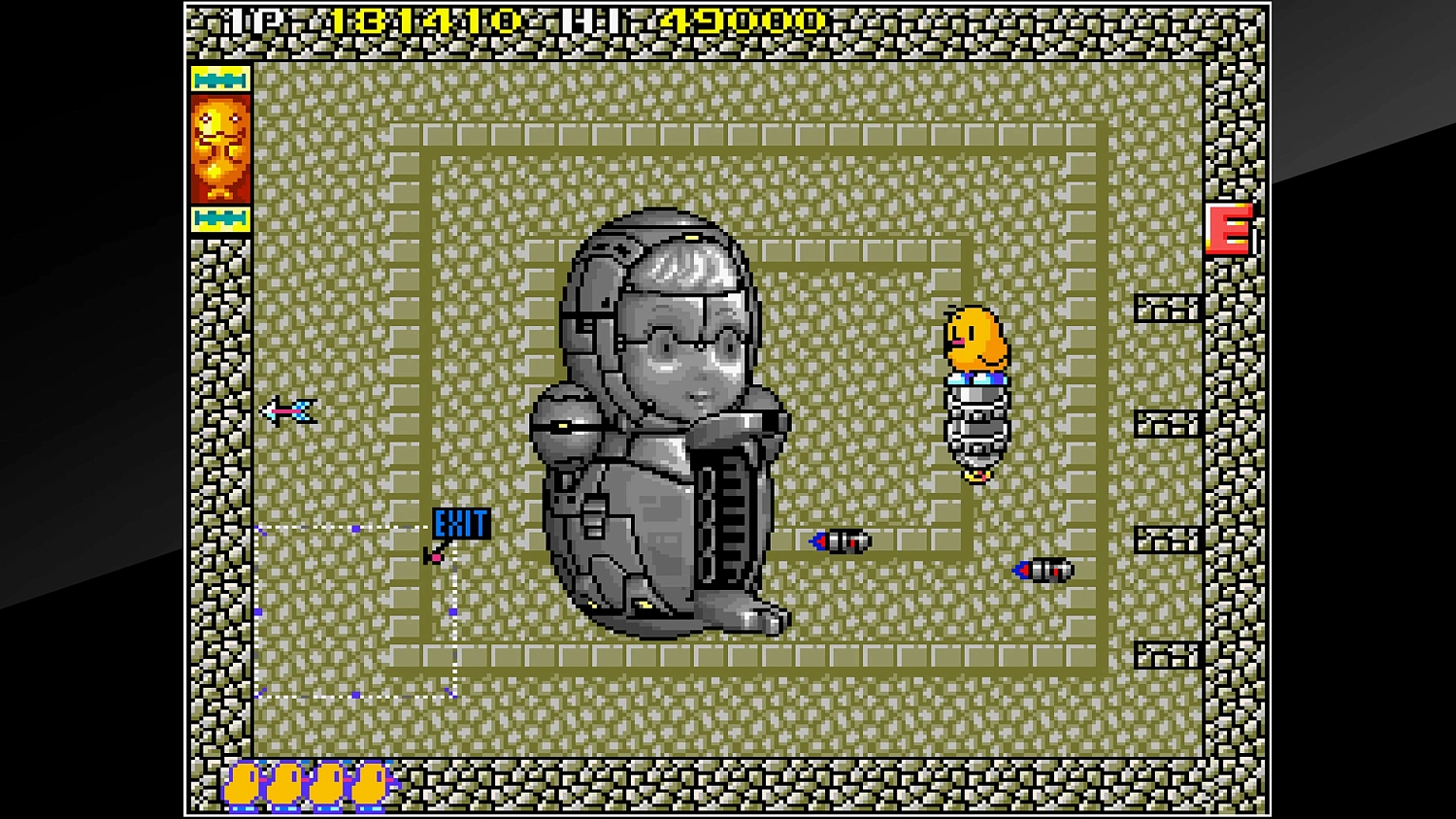Select the left-pointing arrow power-up item
Image resolution: width=1456 pixels, height=819 pixels.
pyautogui.click(x=288, y=411)
